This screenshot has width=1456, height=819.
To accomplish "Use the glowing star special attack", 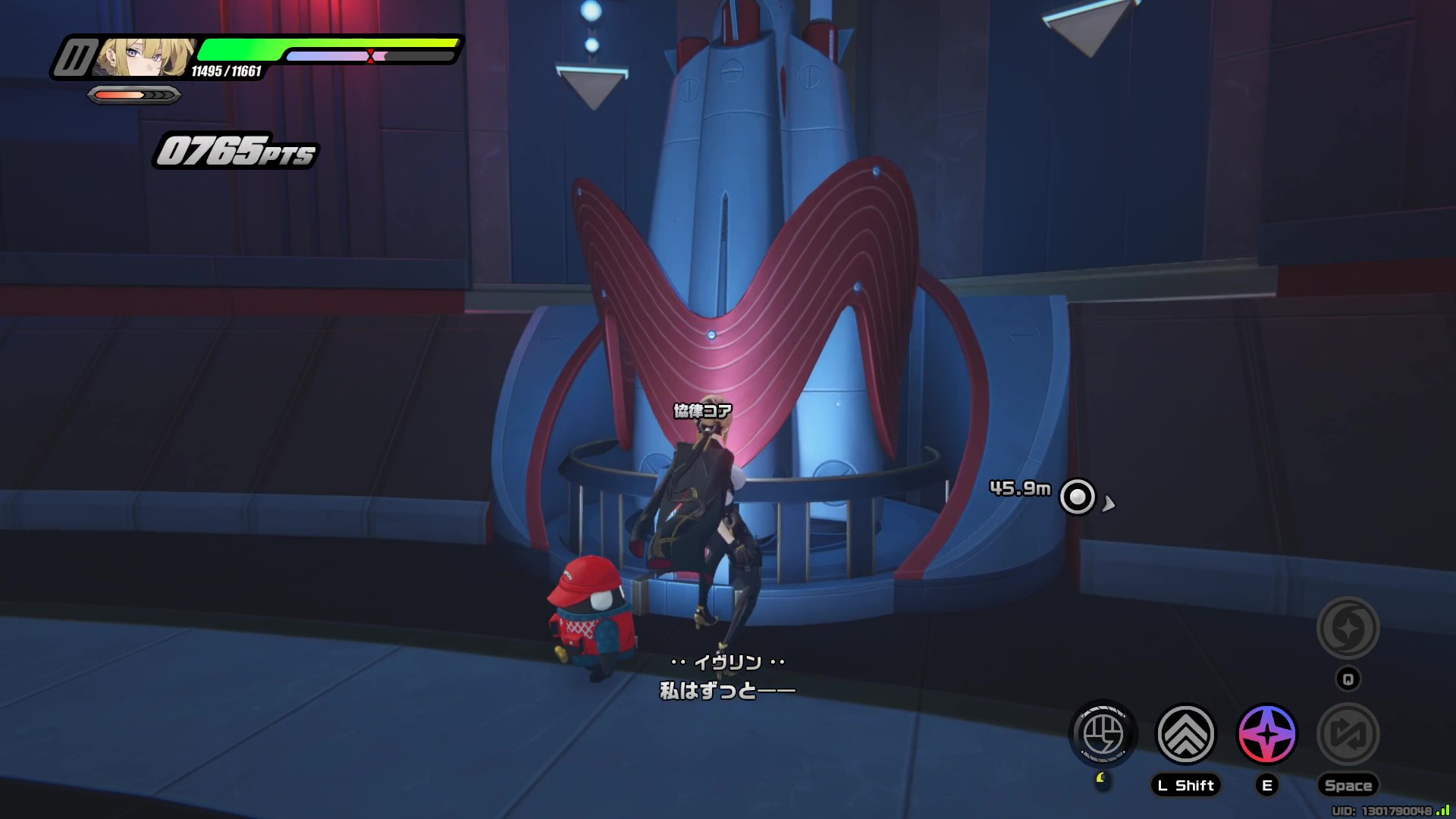I will pyautogui.click(x=1266, y=734).
